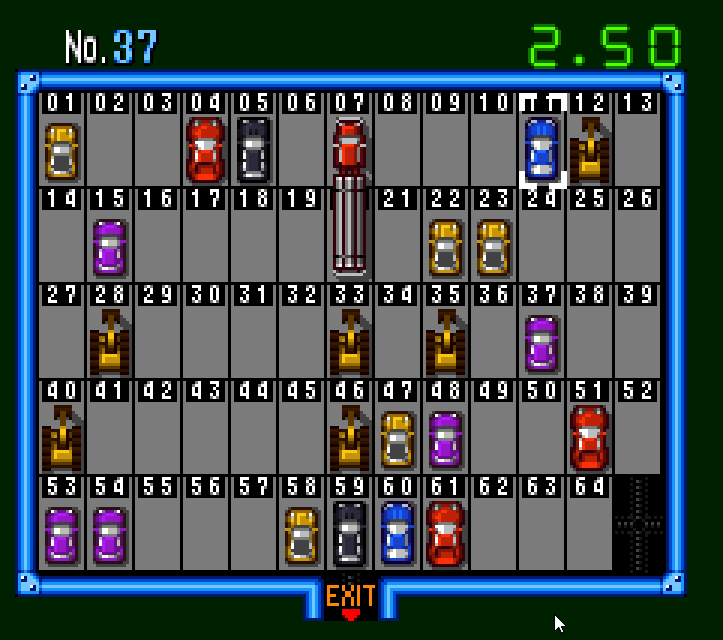Select the yellow car in space 47
Image resolution: width=723 pixels, height=640 pixels.
pyautogui.click(x=397, y=439)
